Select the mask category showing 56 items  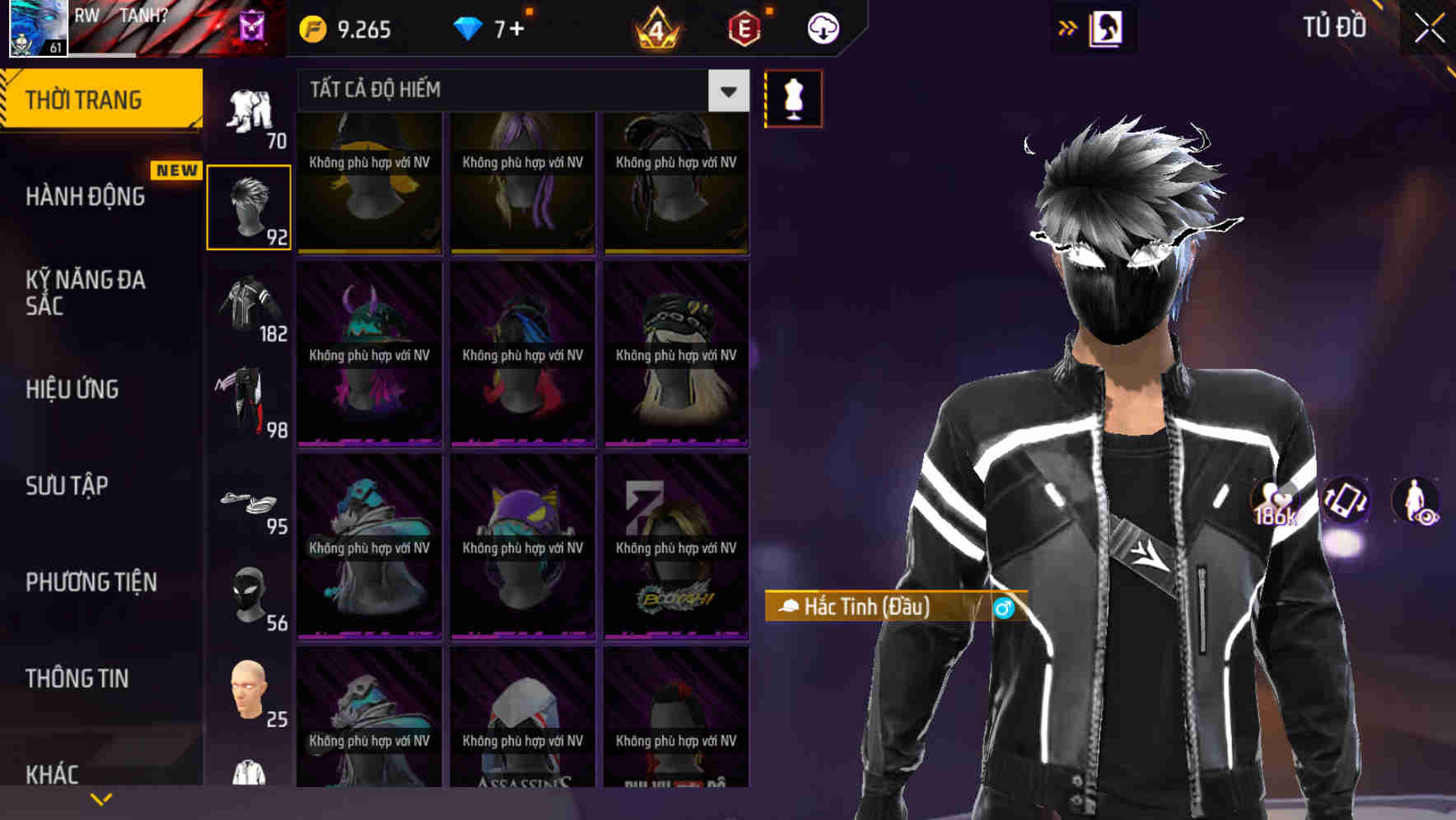tap(249, 597)
